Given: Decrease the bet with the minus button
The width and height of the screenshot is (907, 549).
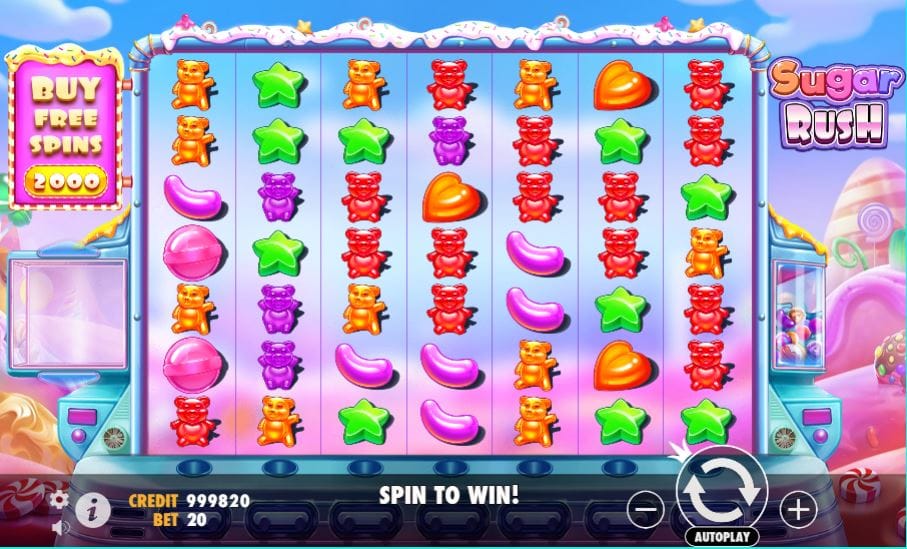Looking at the screenshot, I should point(646,510).
